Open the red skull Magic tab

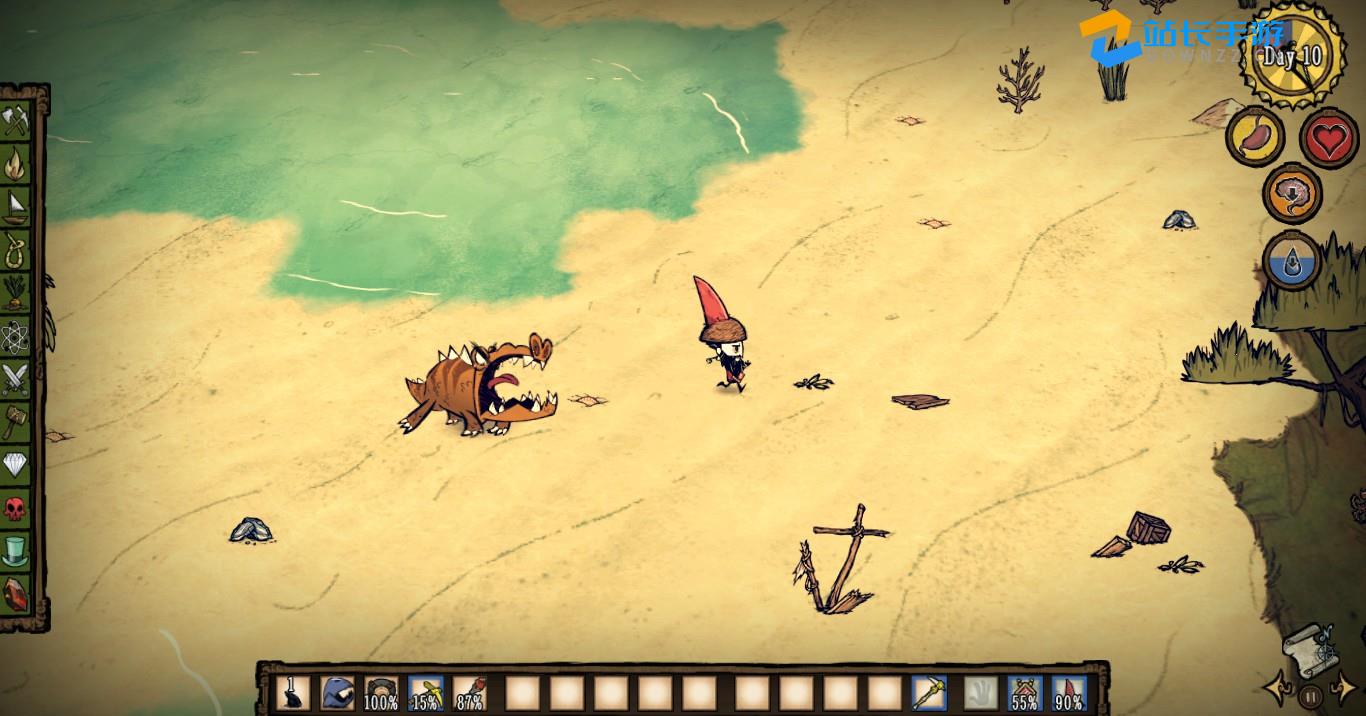16,507
